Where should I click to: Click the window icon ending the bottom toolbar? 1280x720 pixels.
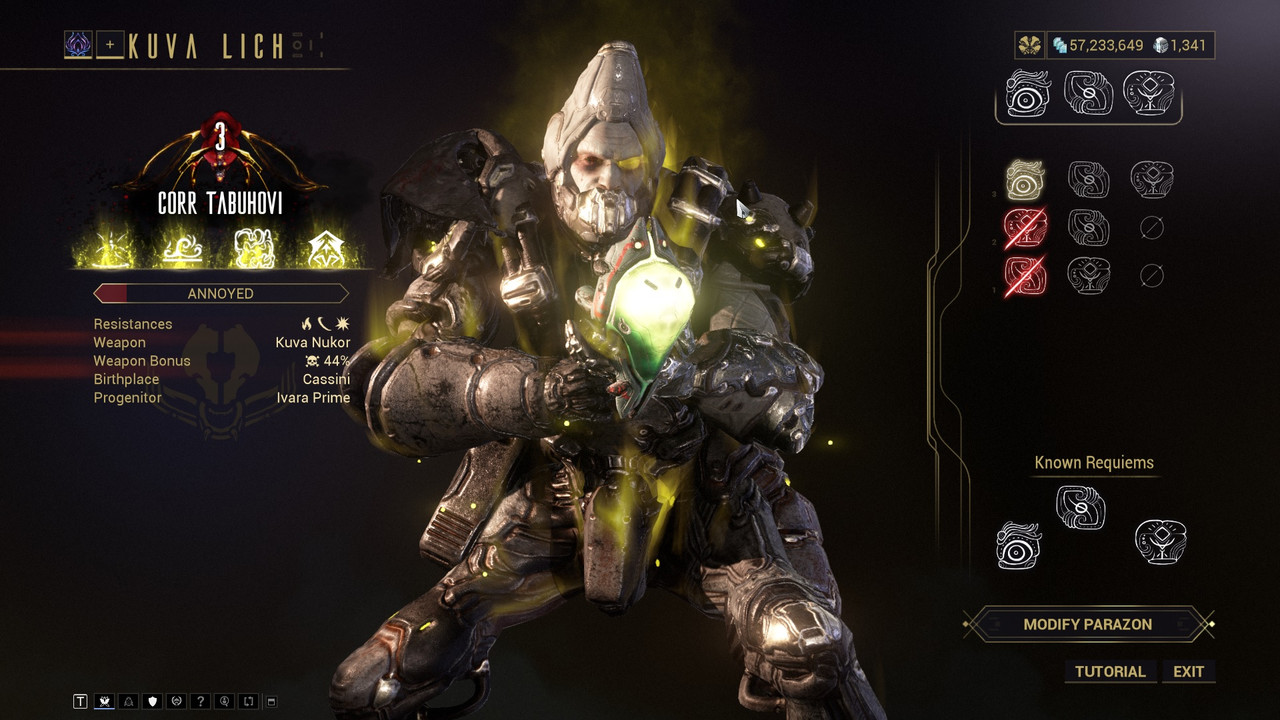(271, 702)
